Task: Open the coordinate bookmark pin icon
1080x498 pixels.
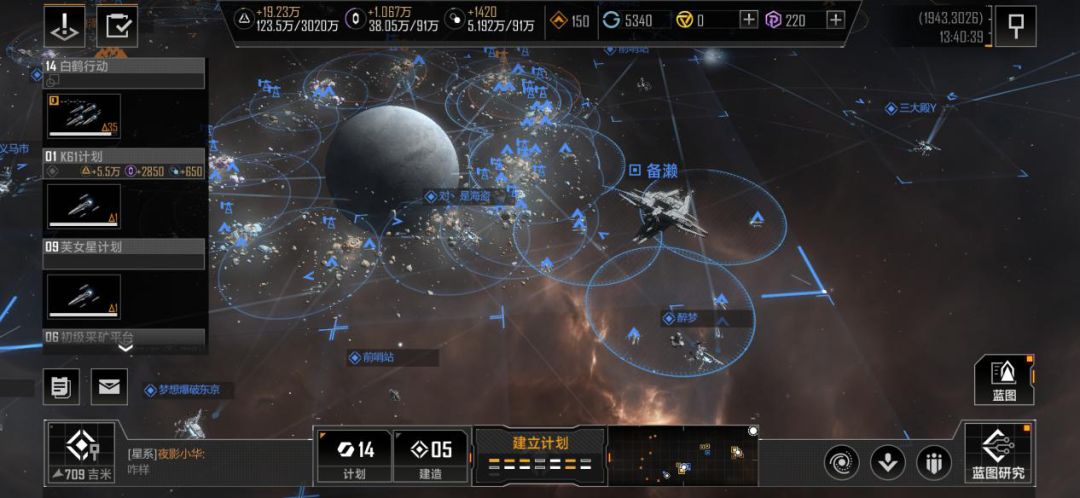Action: coord(1017,27)
